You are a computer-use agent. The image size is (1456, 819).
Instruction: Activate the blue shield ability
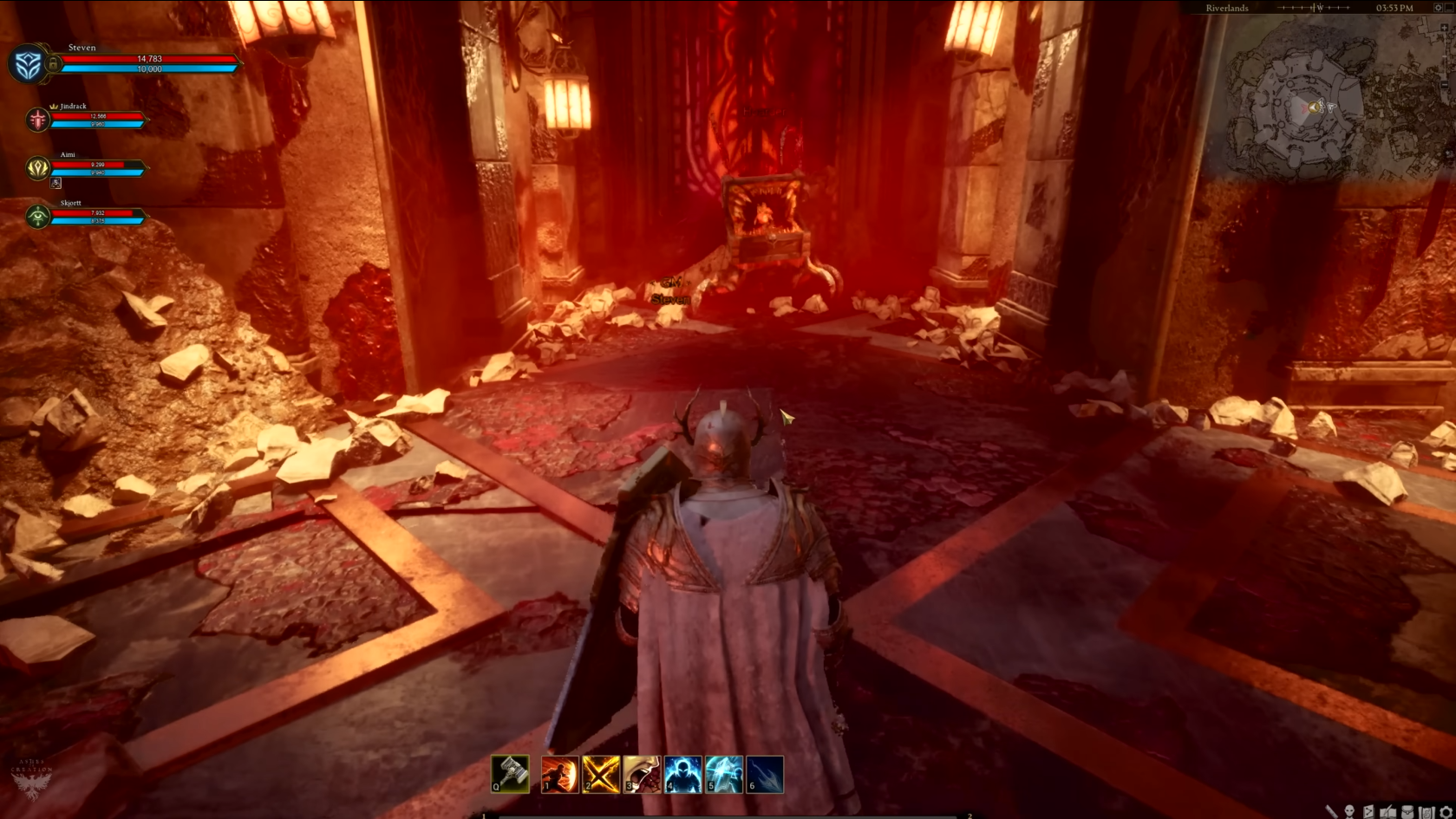point(723,774)
